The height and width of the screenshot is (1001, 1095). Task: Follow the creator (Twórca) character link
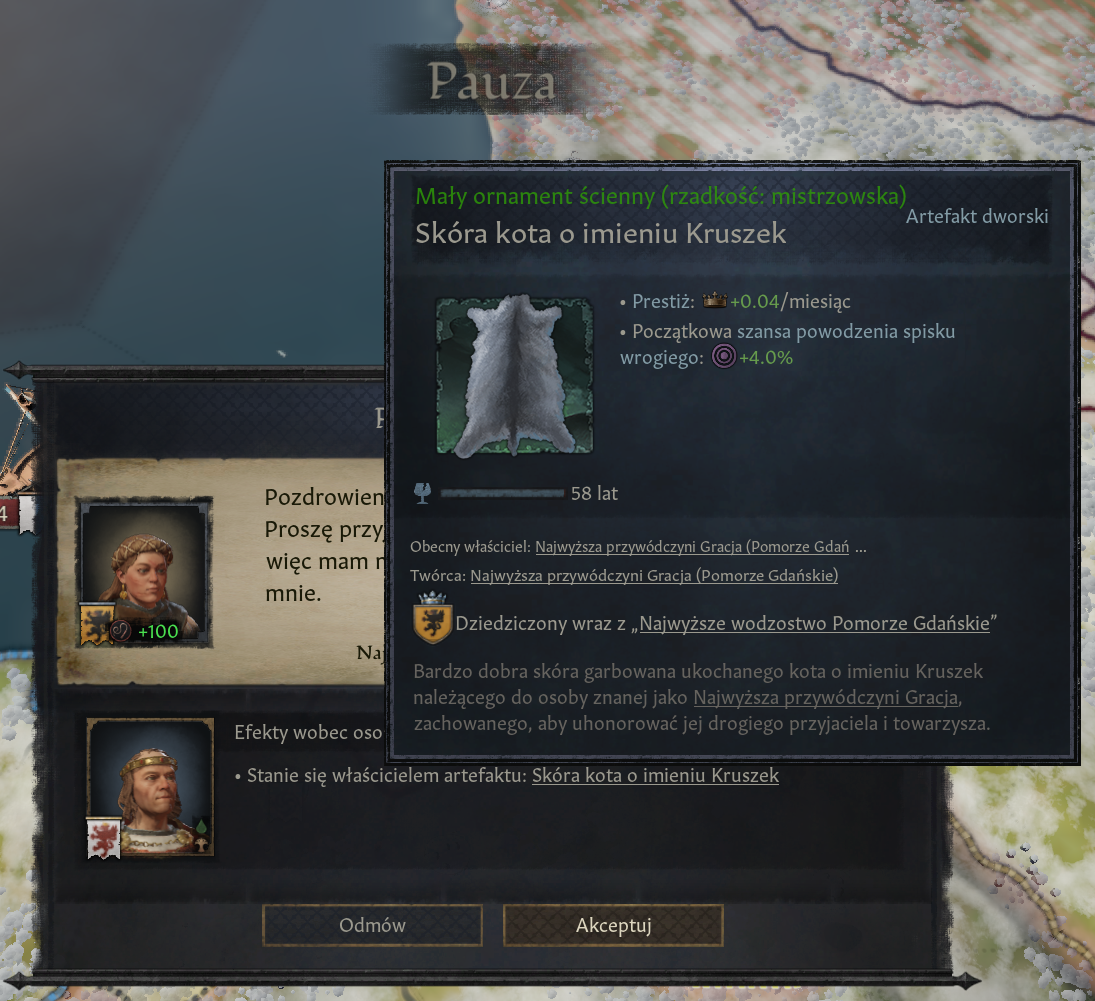(654, 575)
